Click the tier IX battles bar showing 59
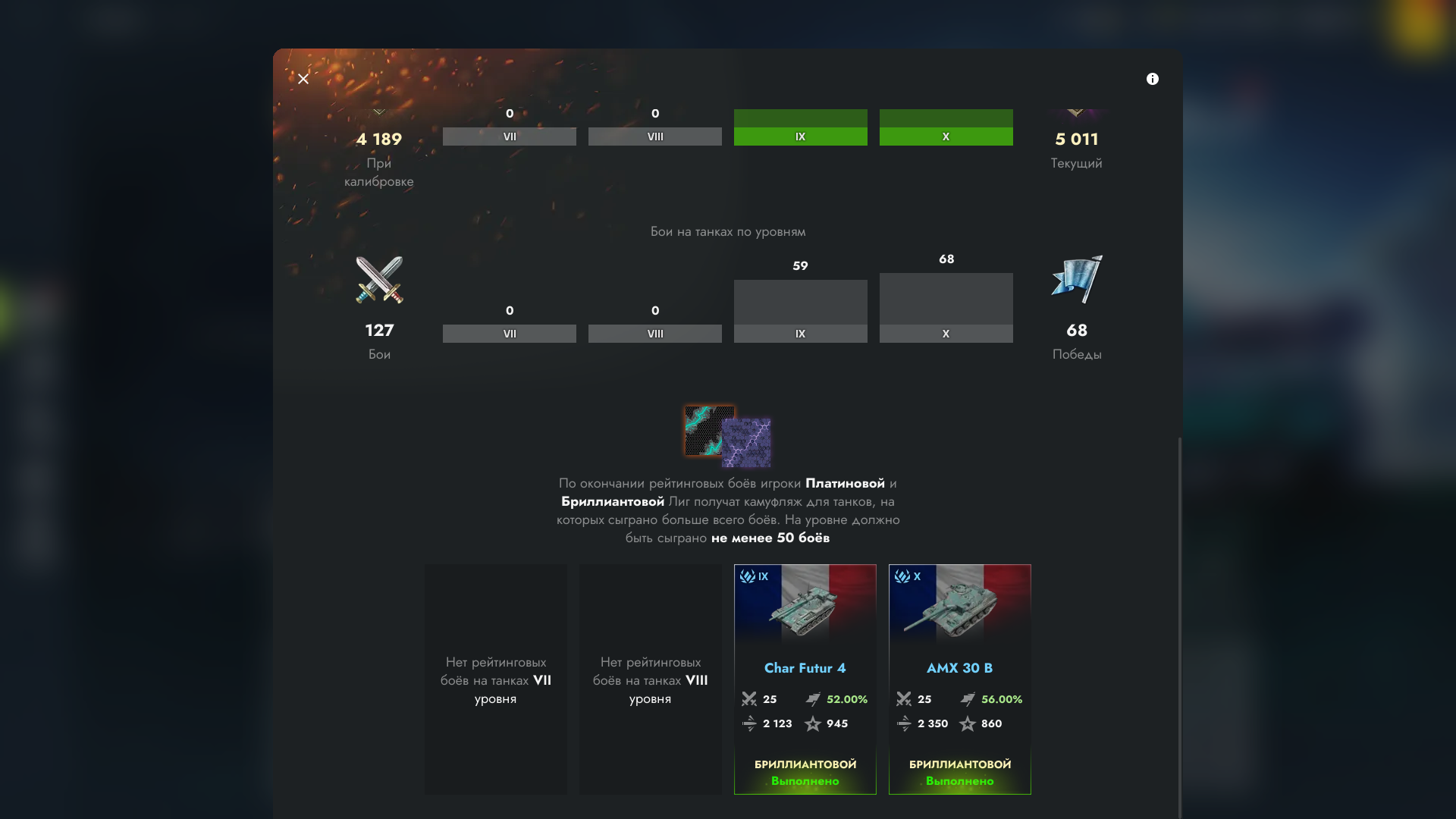Screen dimensions: 1456x819 800,311
